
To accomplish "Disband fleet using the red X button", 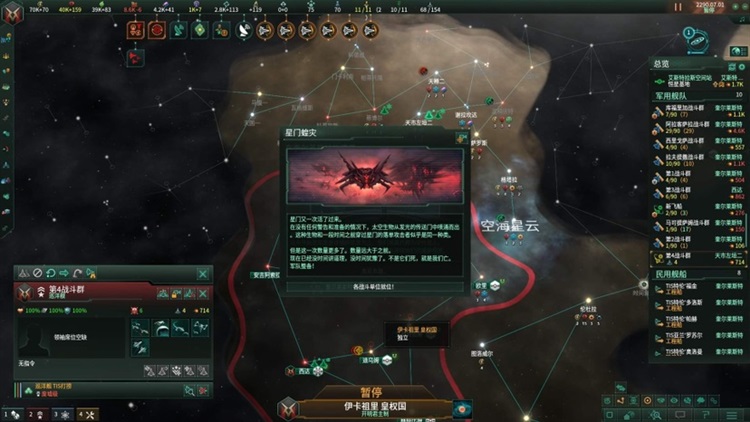I will click(203, 293).
